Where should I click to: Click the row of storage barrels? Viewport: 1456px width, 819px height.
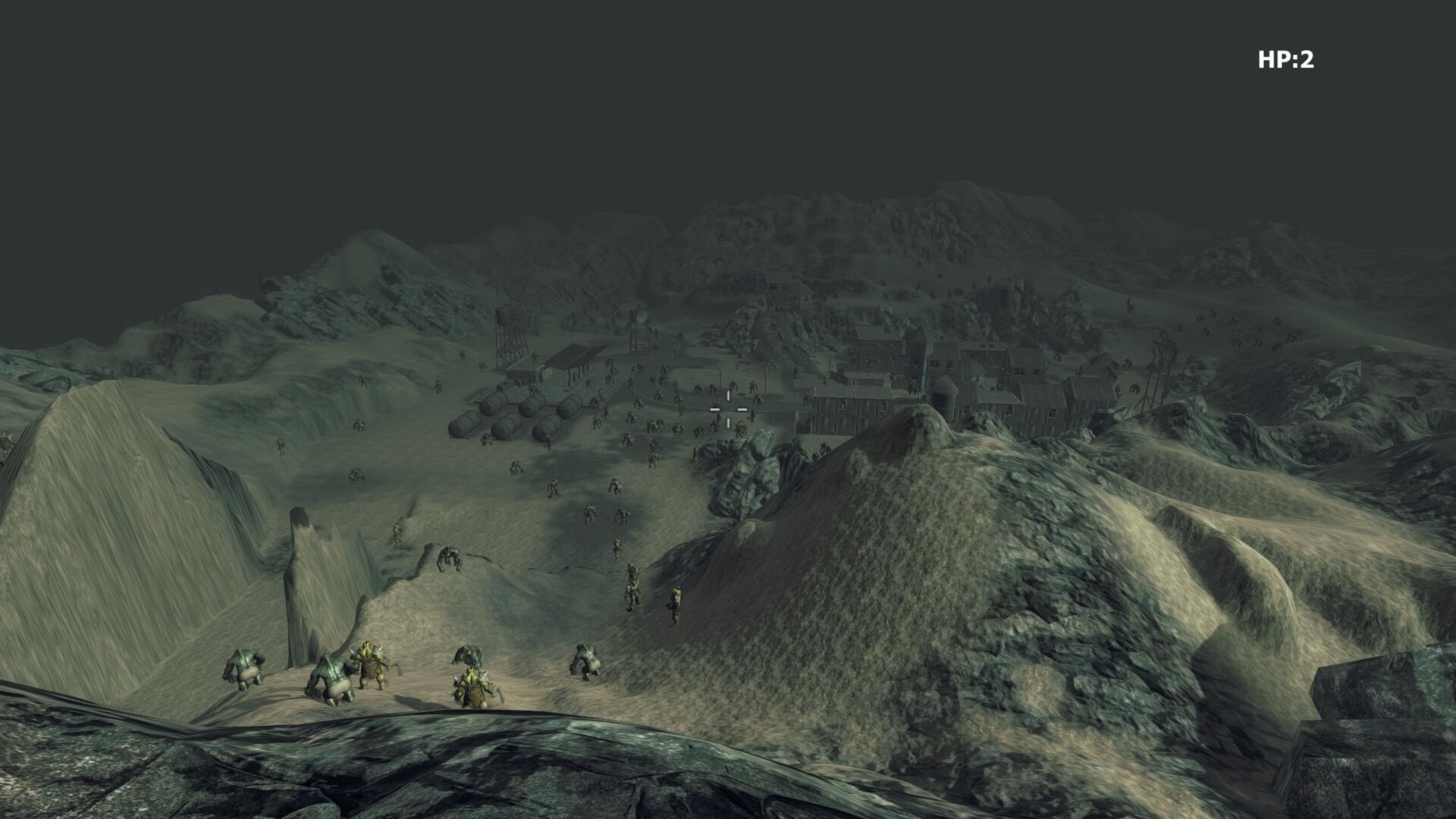click(x=513, y=416)
